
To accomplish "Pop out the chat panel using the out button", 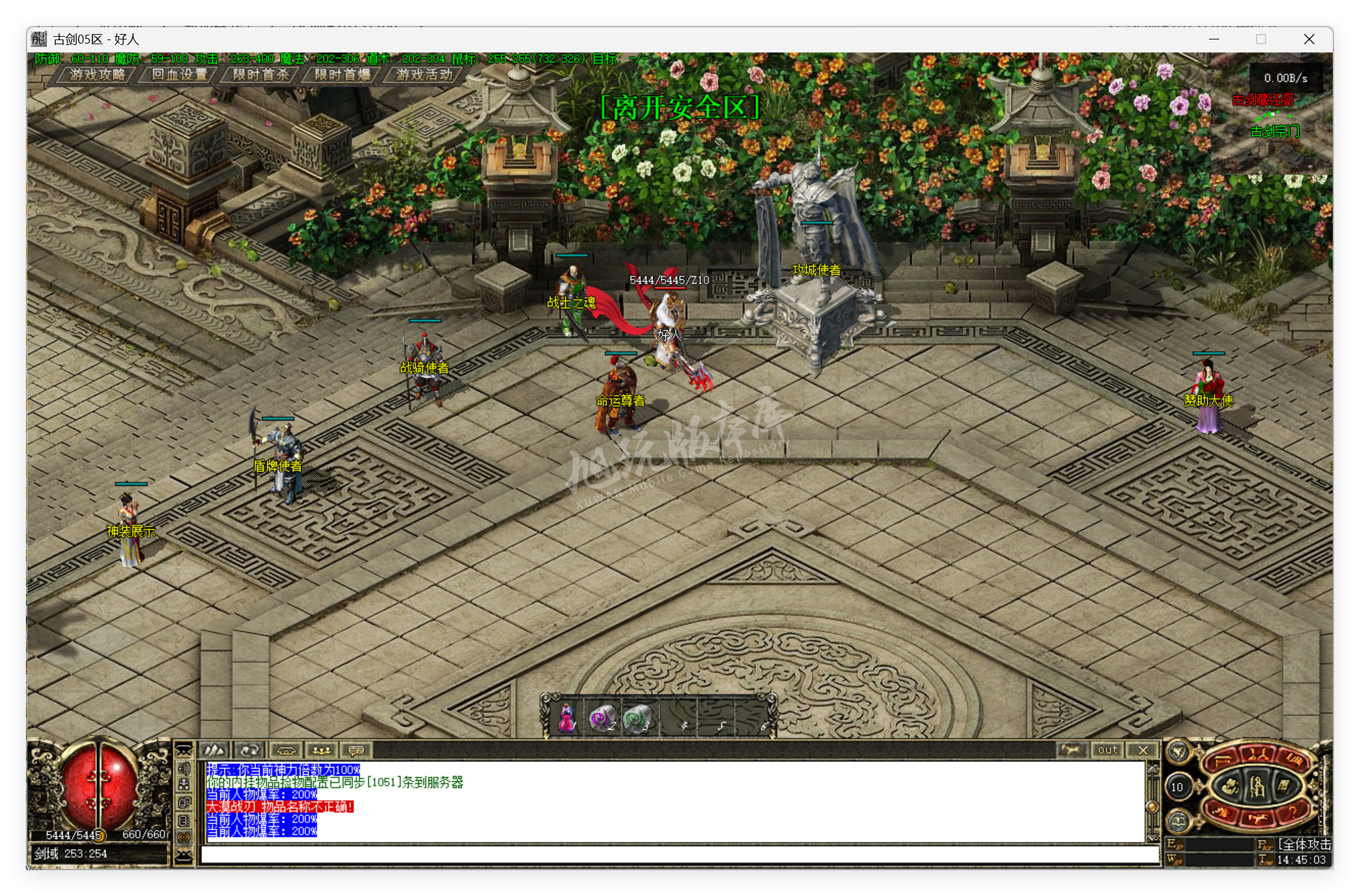I will point(1108,750).
